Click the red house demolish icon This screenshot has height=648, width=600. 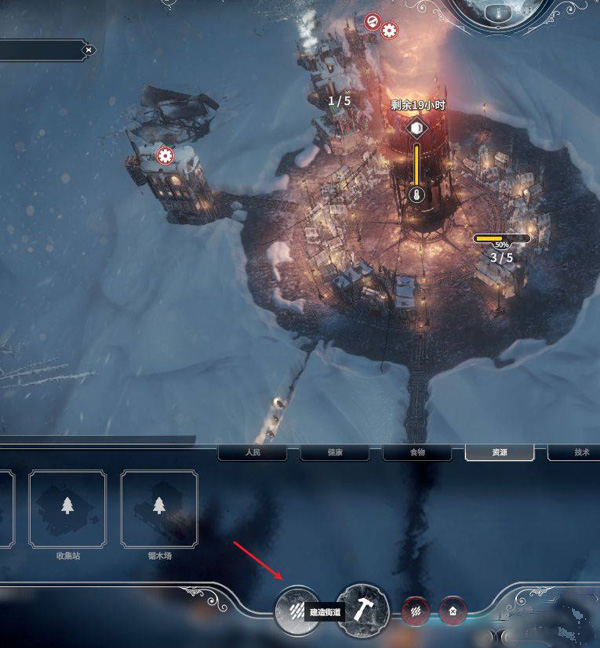click(454, 609)
